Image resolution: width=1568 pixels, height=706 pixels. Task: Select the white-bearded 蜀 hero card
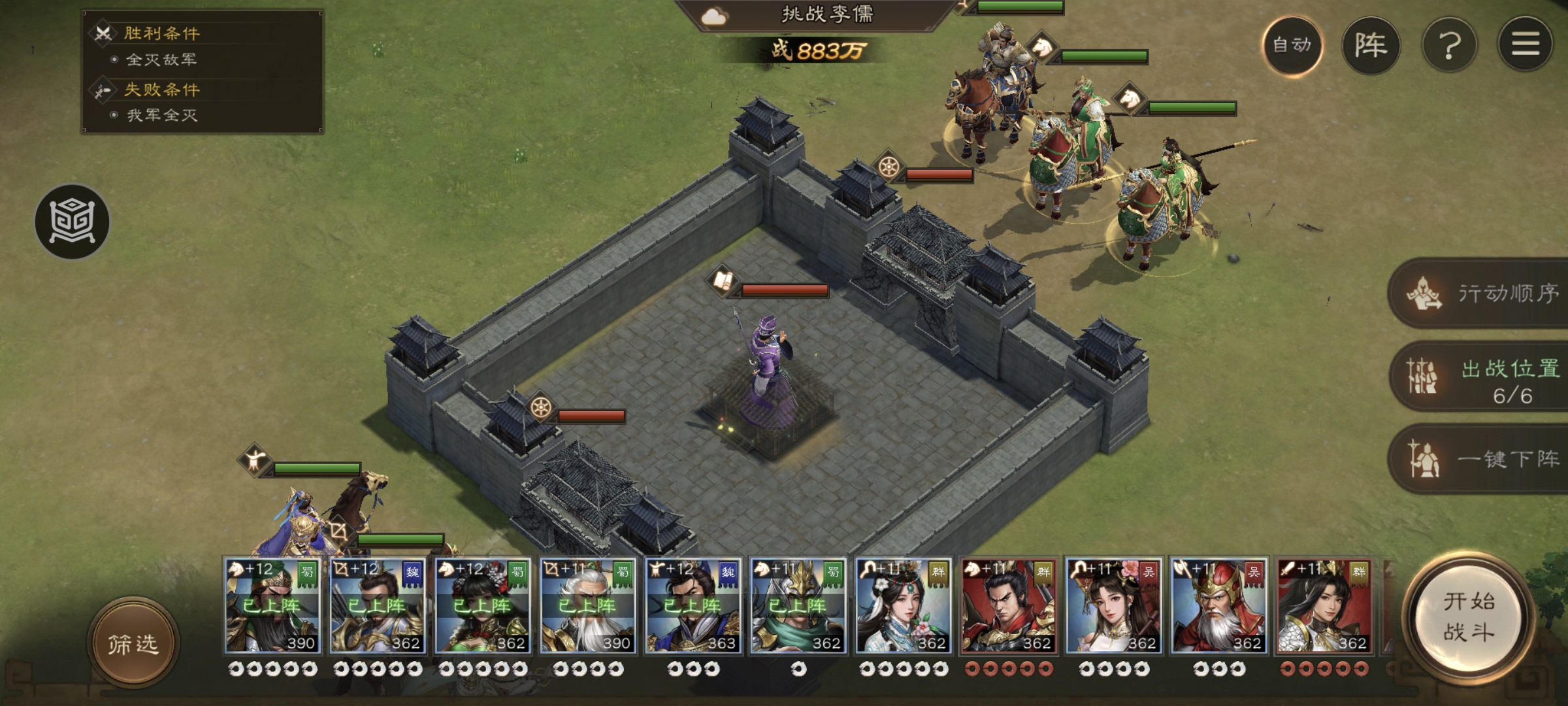tap(587, 606)
